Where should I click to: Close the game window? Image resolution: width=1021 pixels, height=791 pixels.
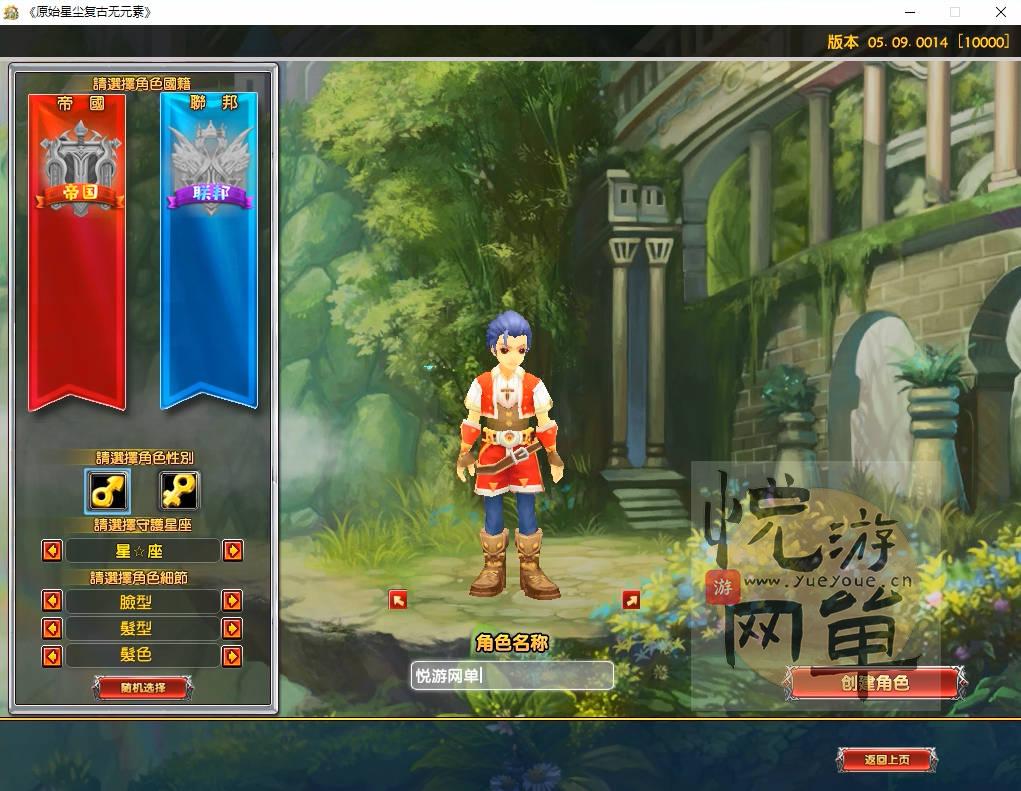point(1001,12)
